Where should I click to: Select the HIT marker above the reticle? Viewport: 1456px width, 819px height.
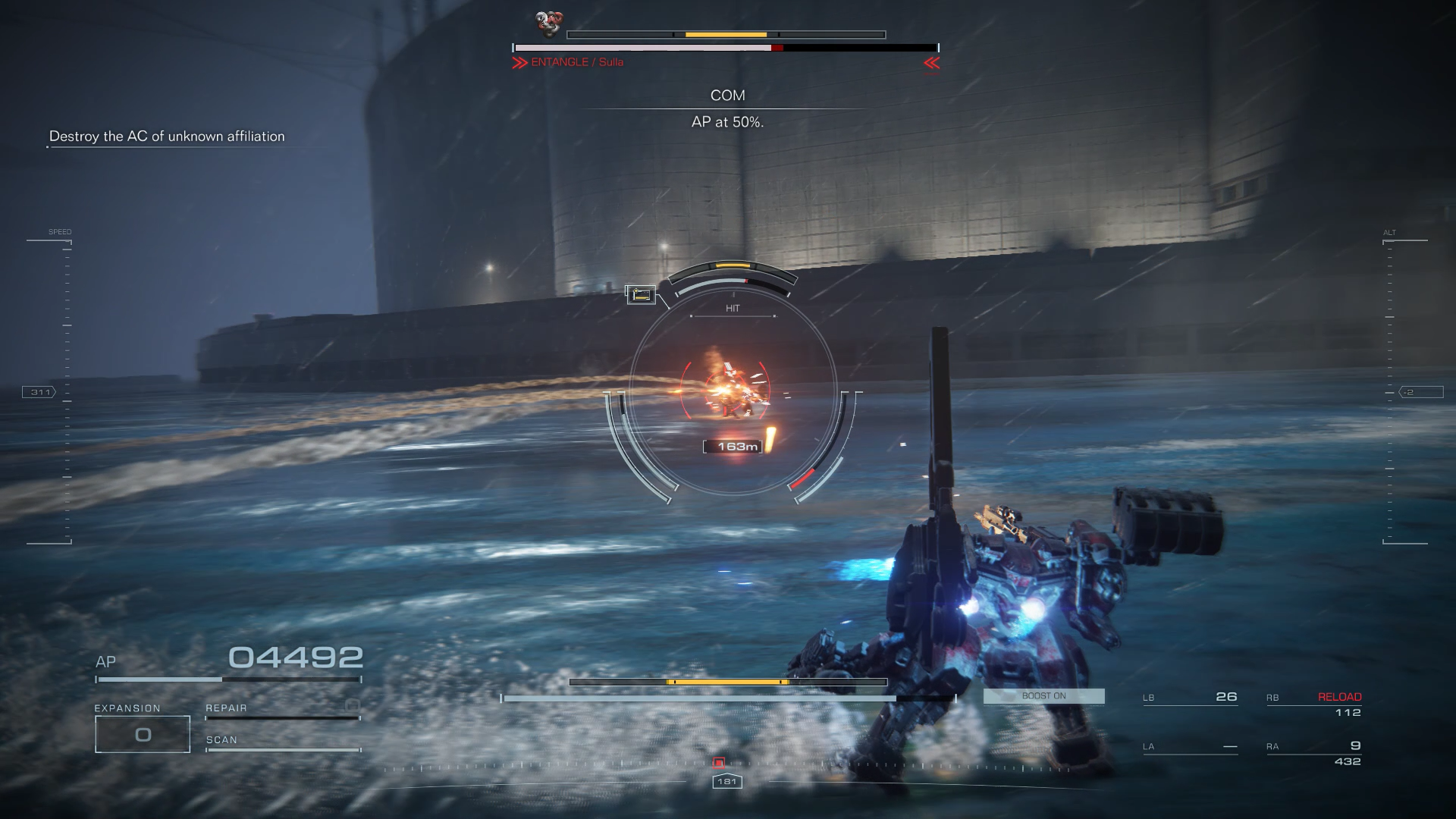coord(733,308)
